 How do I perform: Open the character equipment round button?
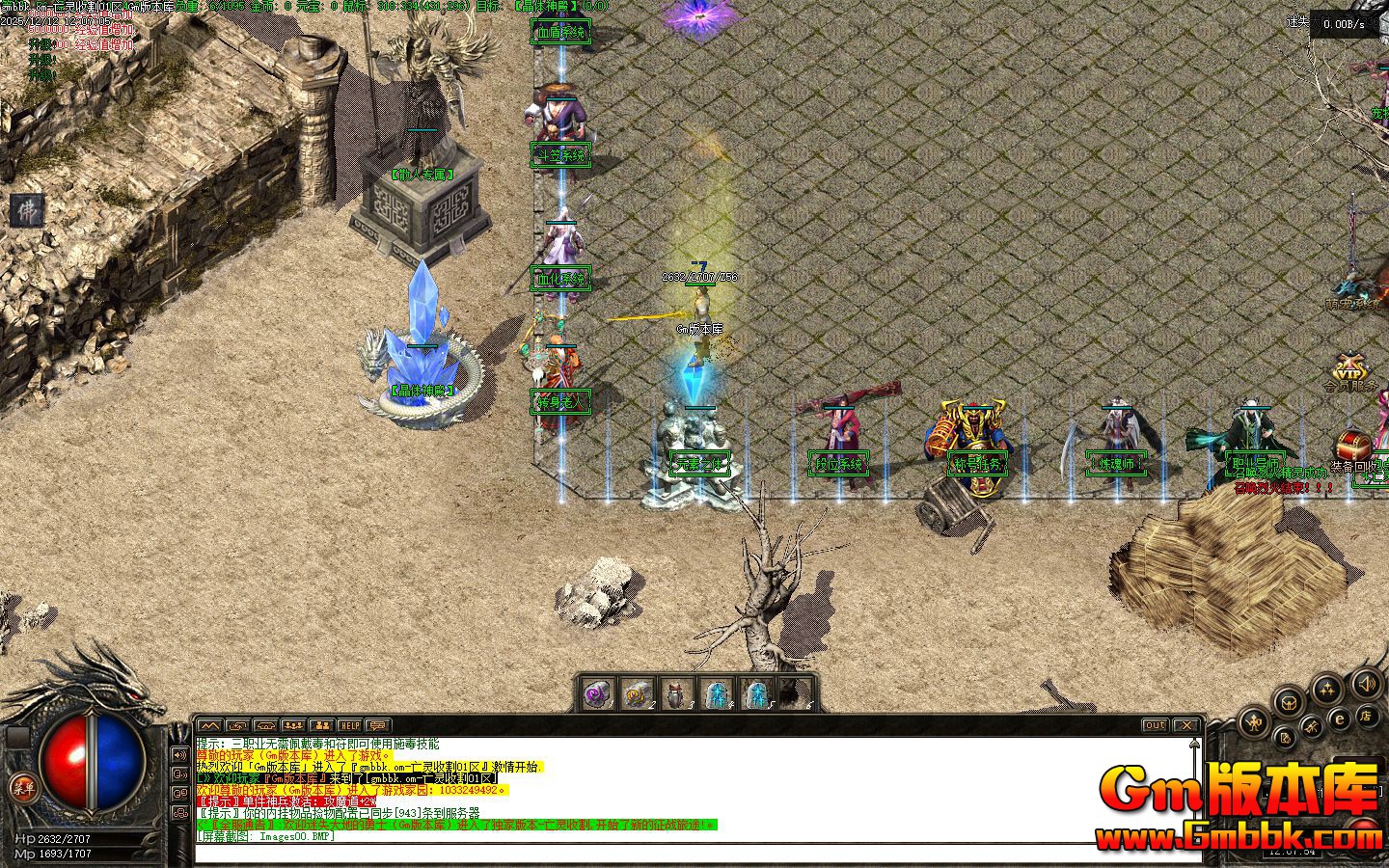pyautogui.click(x=1254, y=720)
